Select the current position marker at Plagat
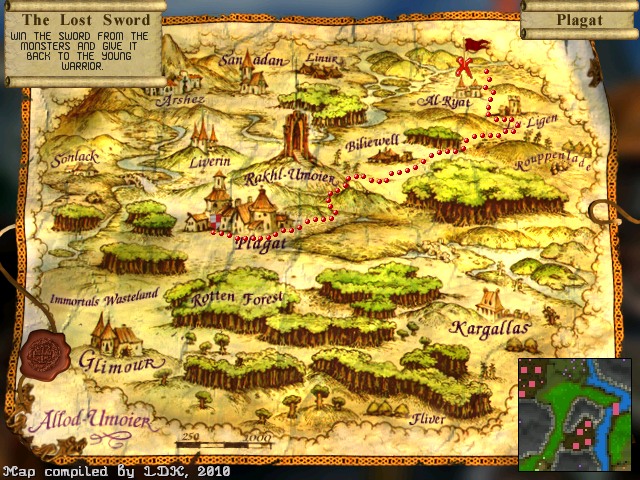Viewport: 640px width, 480px height. point(214,221)
